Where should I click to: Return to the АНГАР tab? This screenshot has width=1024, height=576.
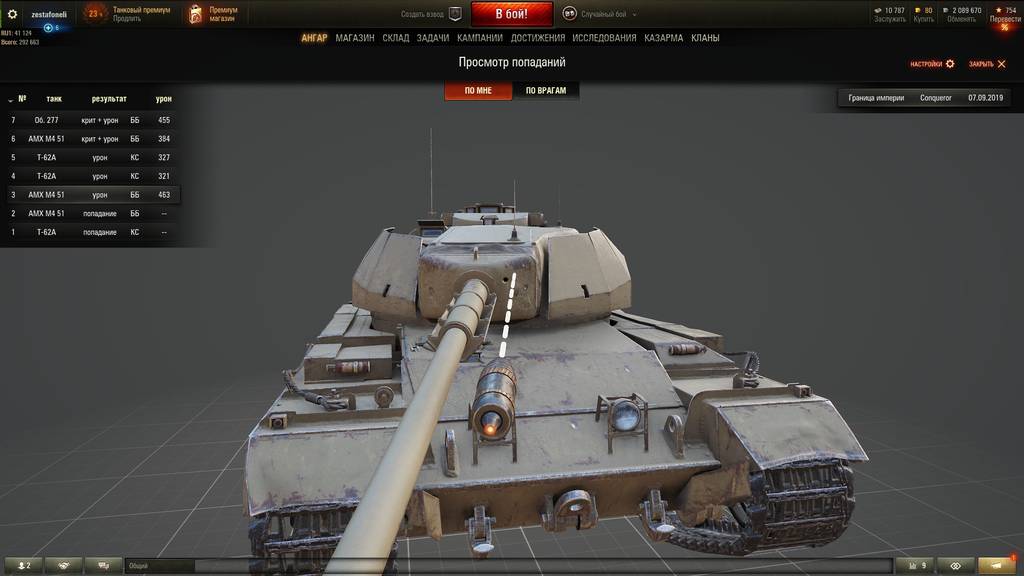[314, 38]
